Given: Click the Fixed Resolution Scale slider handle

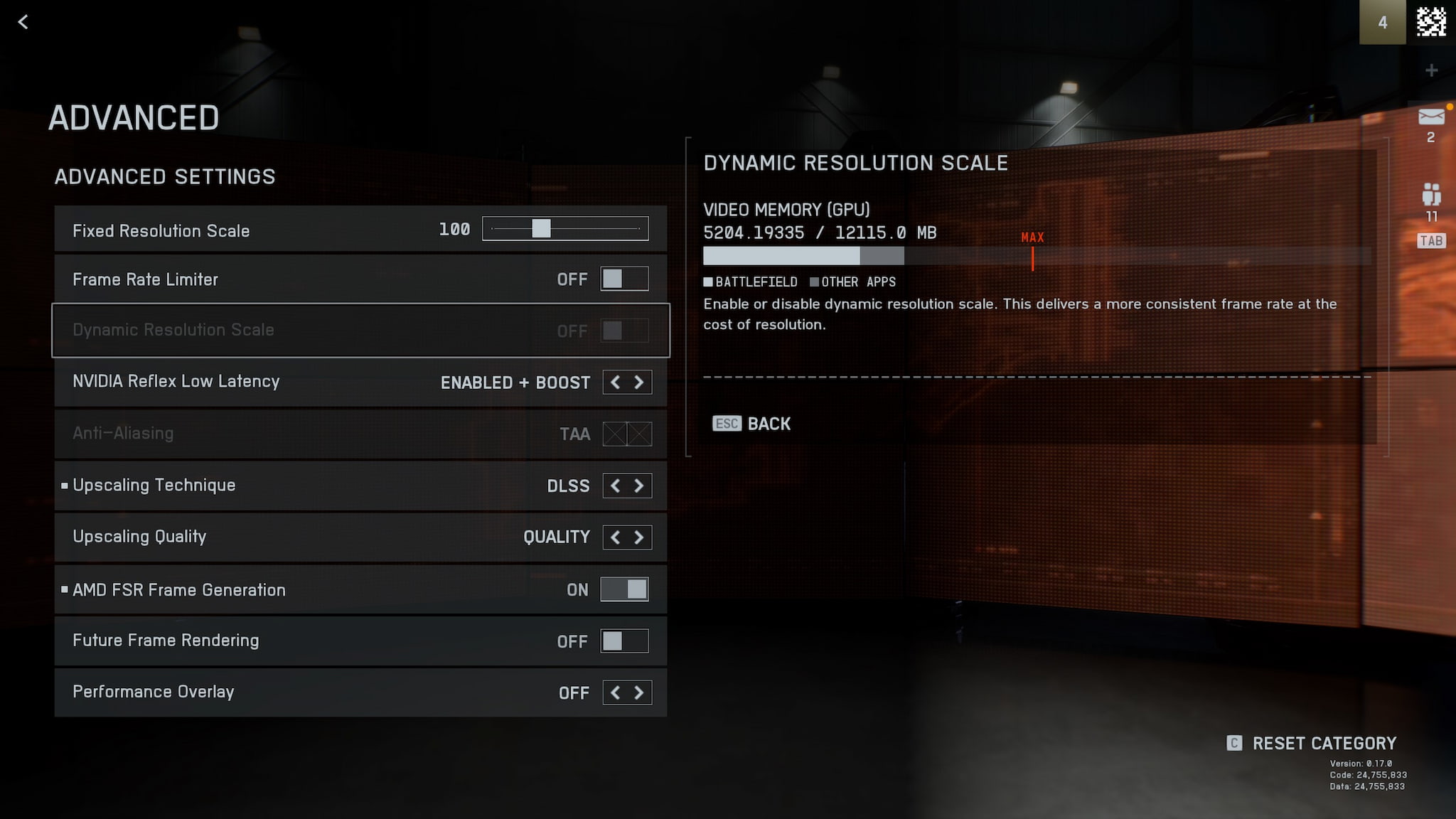Looking at the screenshot, I should [x=541, y=228].
